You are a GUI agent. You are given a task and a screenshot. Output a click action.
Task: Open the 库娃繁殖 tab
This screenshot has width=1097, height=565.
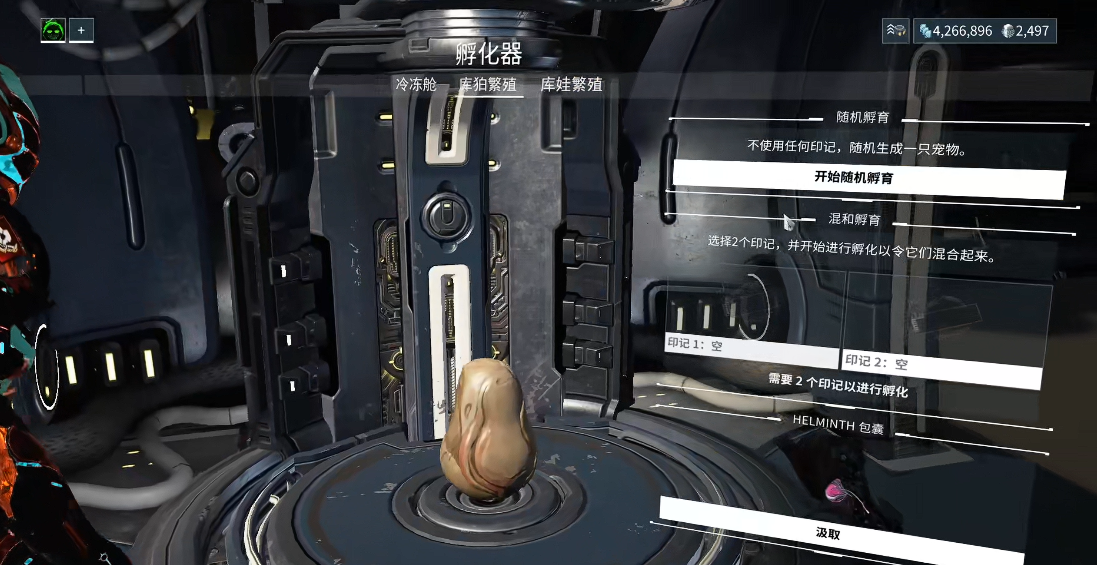[572, 85]
